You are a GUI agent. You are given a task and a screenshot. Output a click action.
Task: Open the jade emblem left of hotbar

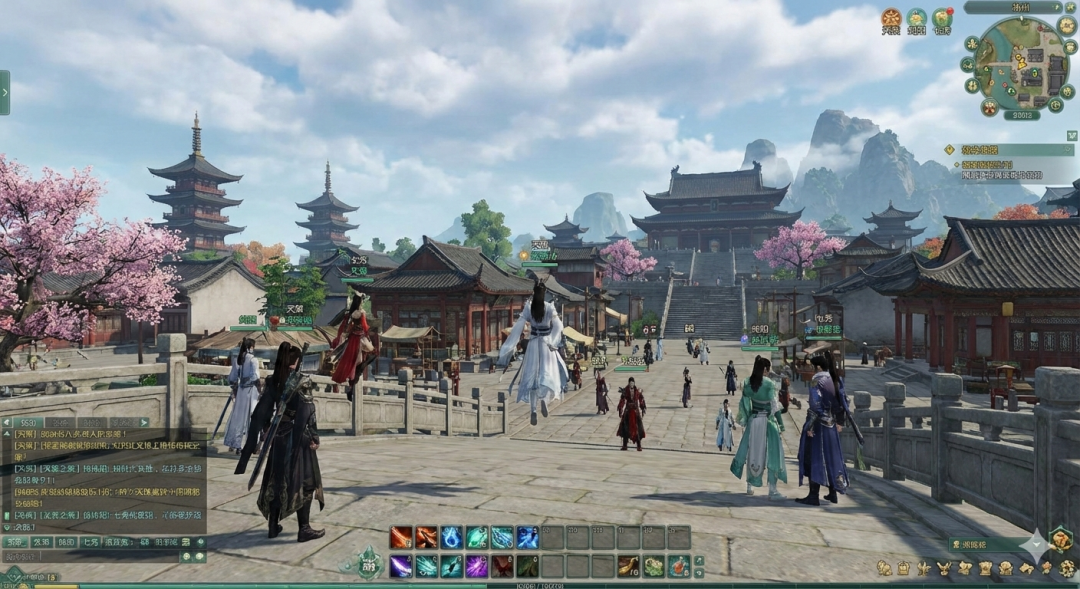(x=369, y=563)
